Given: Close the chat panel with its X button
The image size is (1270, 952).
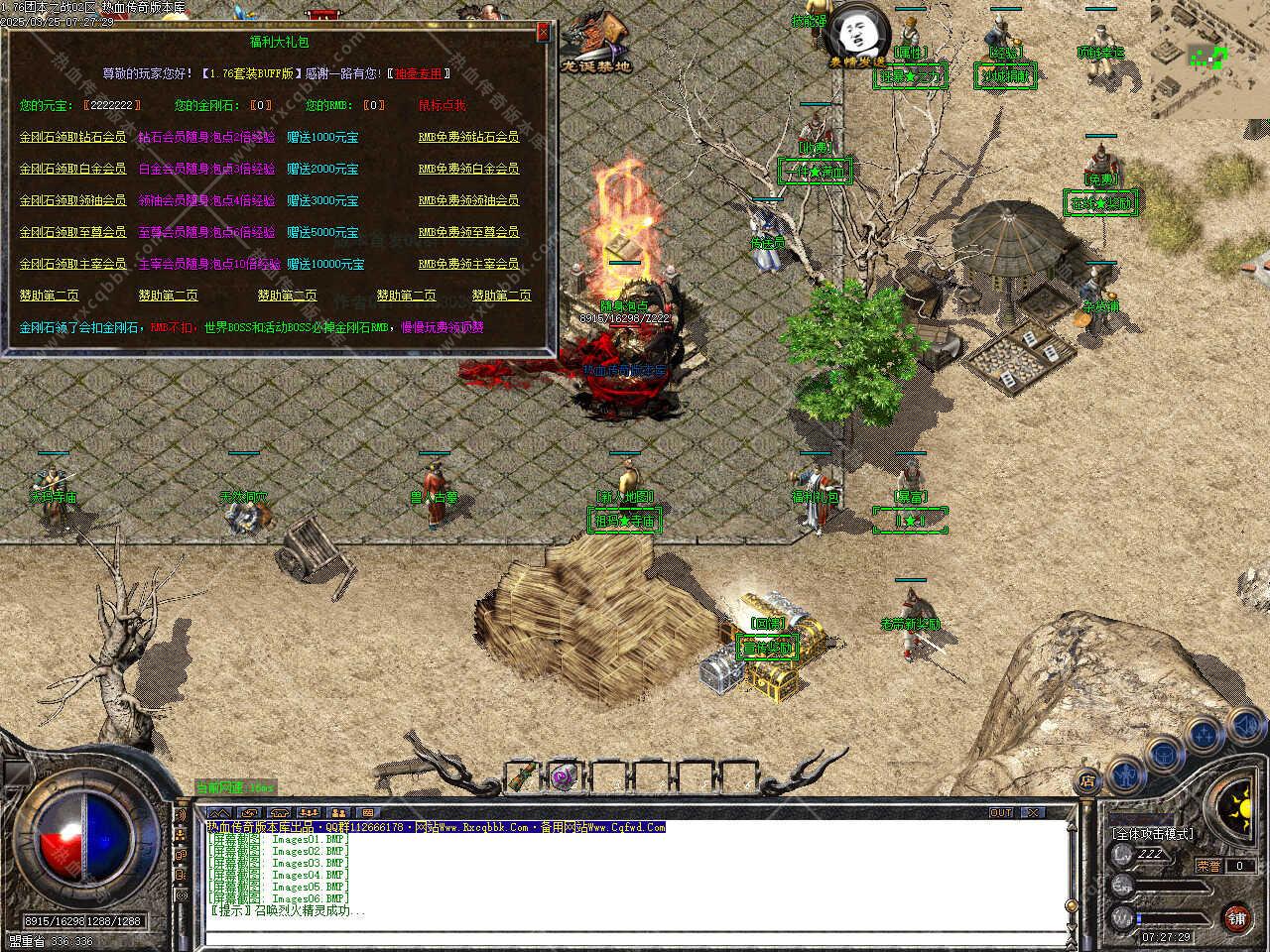Looking at the screenshot, I should [x=1032, y=812].
